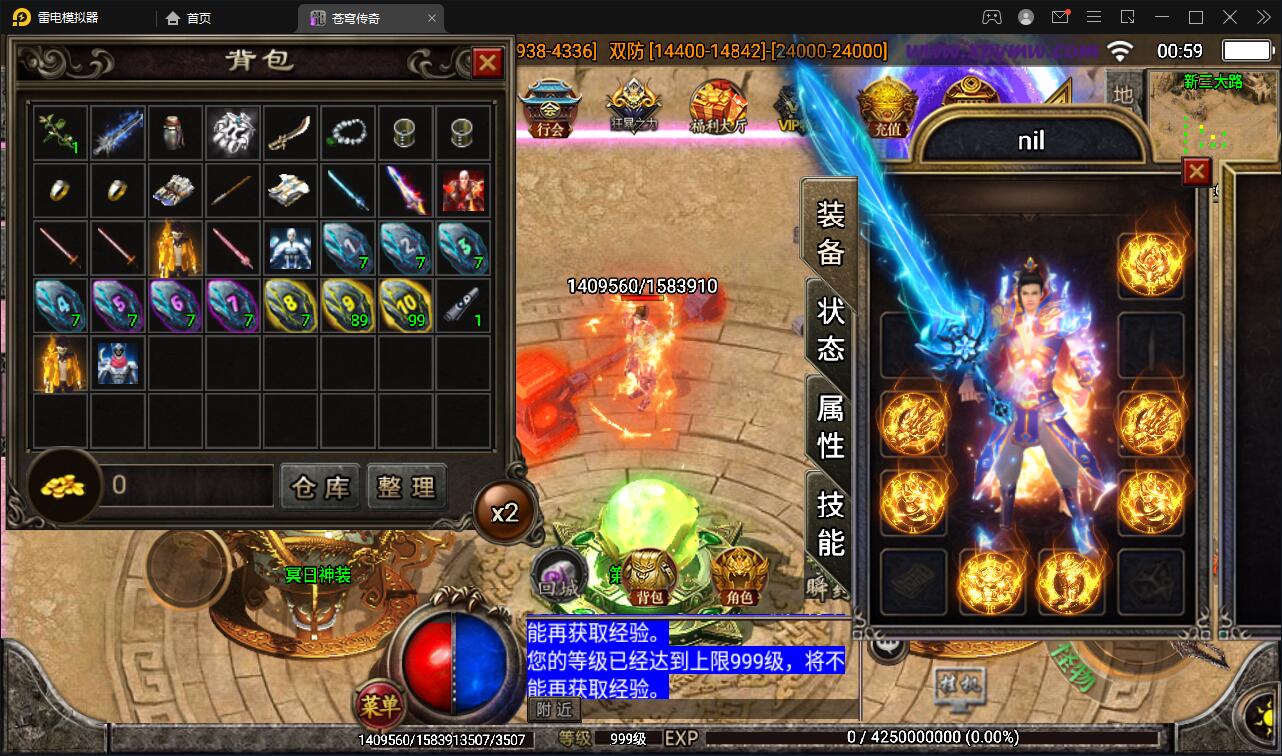Switch to the 状态 status tab
Image resolution: width=1282 pixels, height=756 pixels.
click(831, 328)
